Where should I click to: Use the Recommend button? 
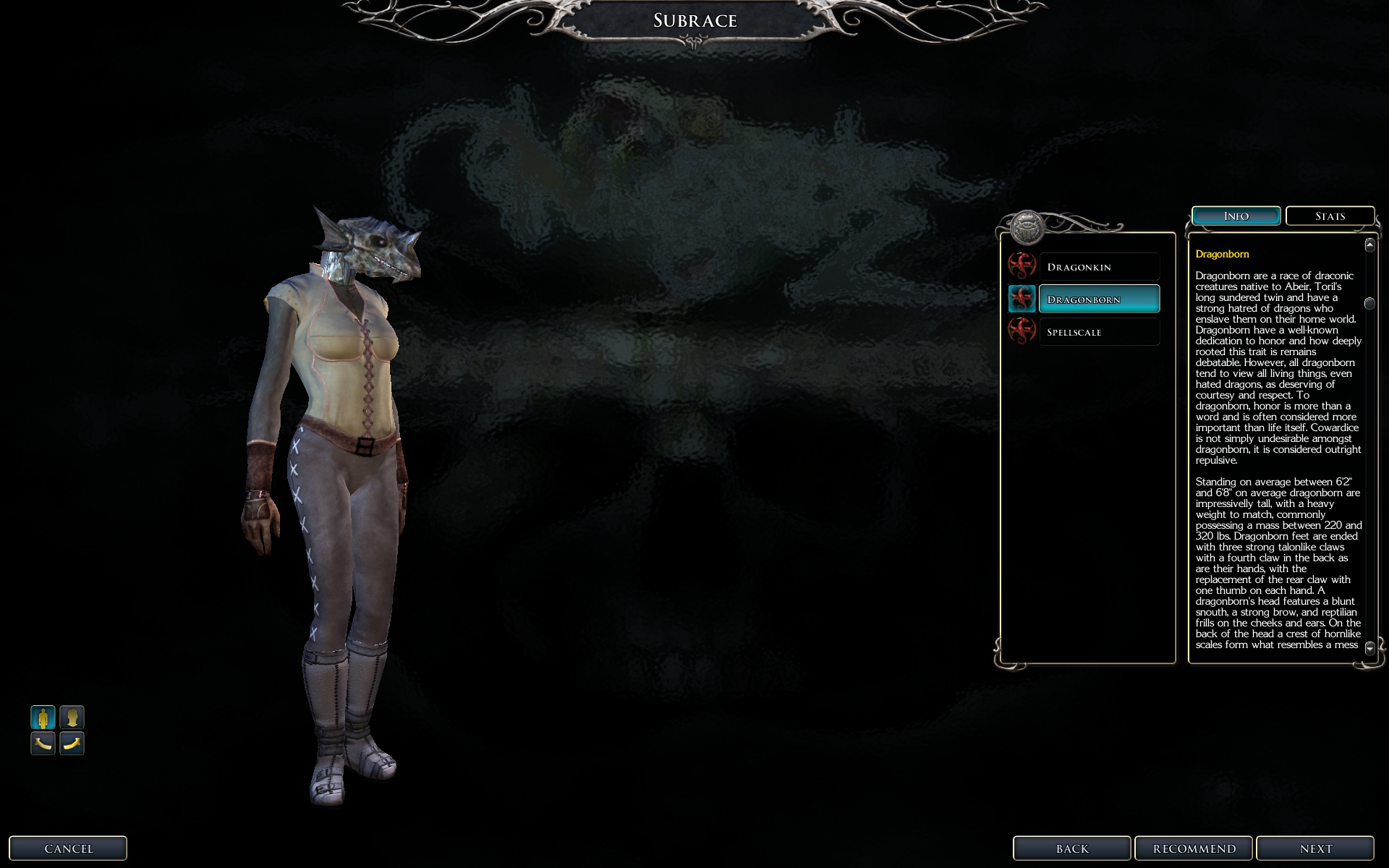pyautogui.click(x=1194, y=848)
